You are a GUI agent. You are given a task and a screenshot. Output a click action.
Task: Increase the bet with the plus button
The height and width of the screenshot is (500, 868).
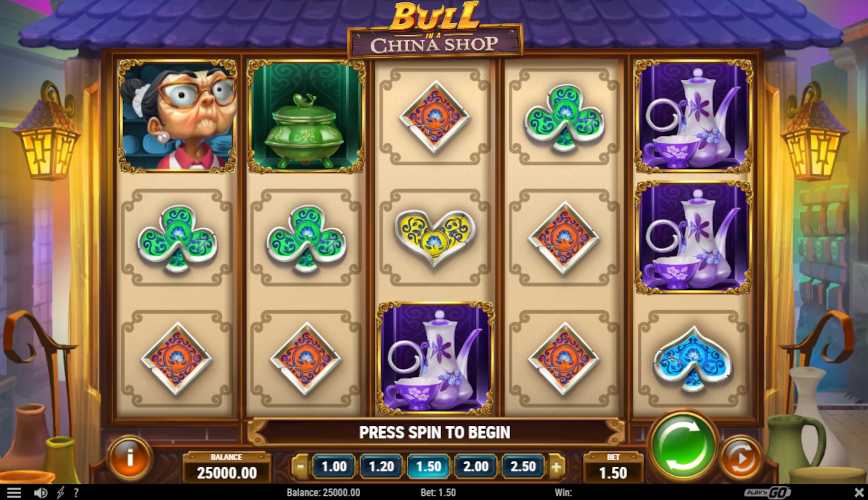pos(556,466)
